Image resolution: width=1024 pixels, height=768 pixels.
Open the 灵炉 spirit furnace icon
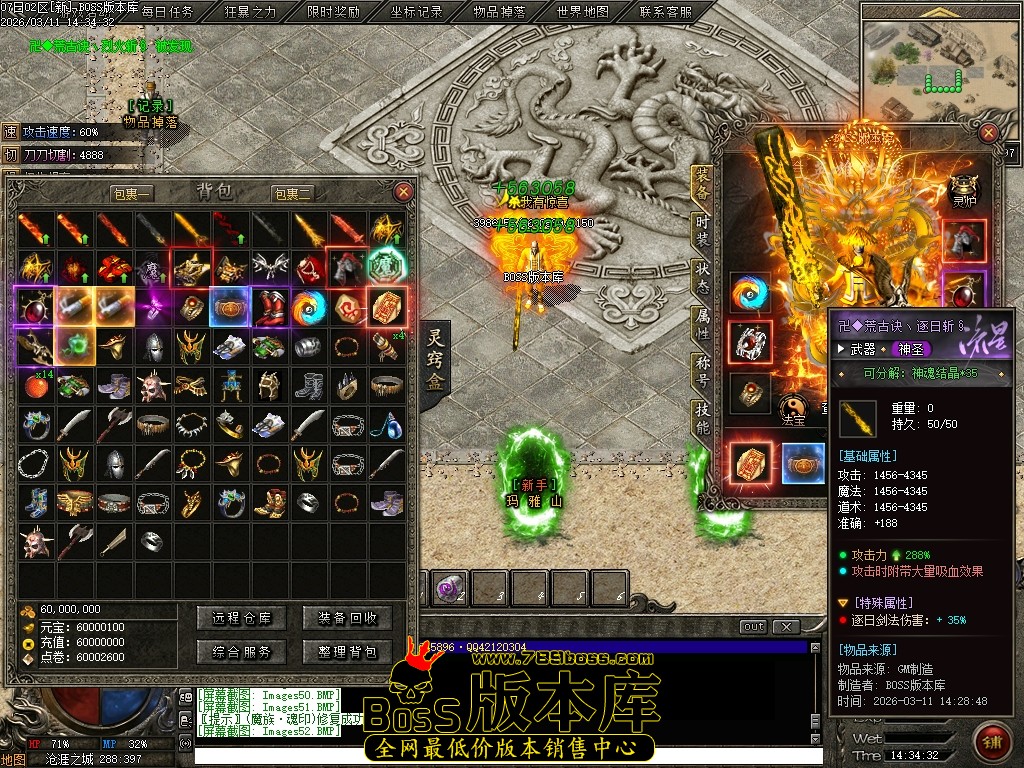pos(963,188)
